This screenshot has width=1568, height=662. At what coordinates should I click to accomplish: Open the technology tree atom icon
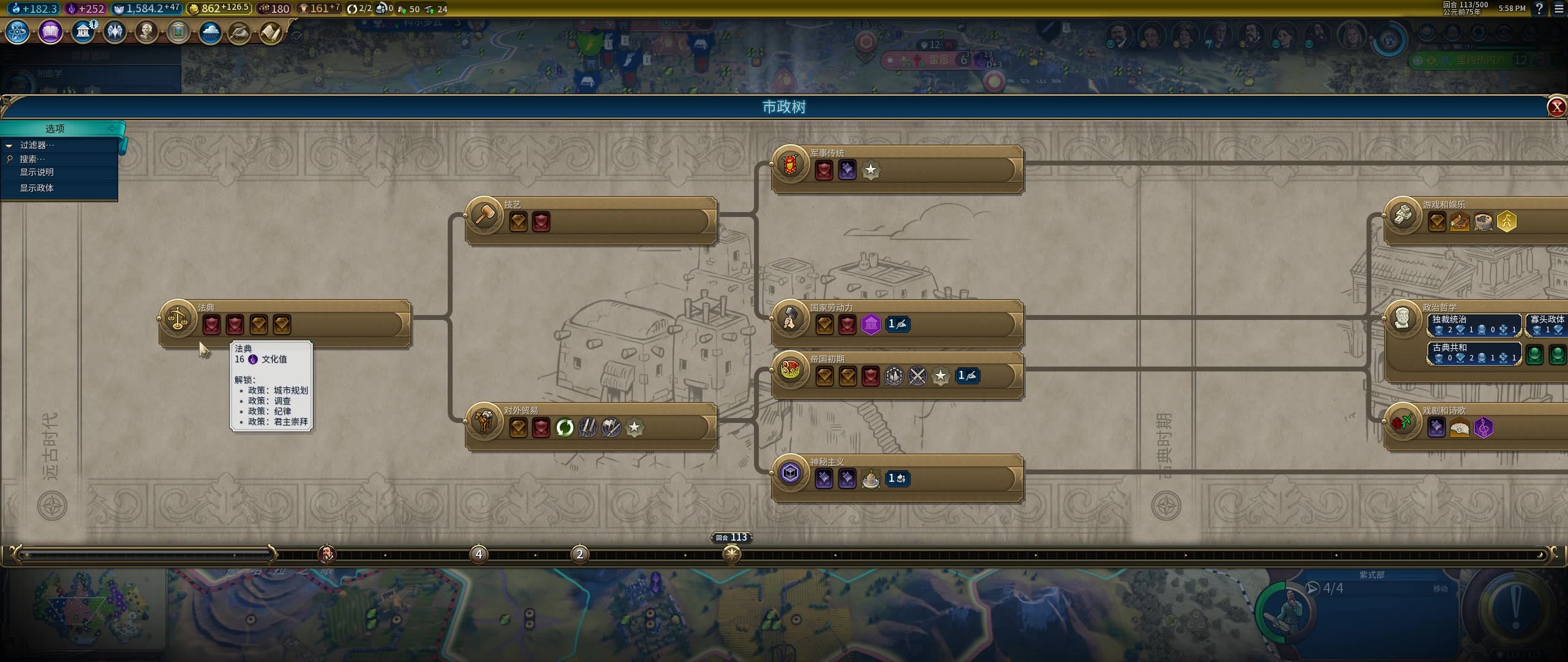pos(18,32)
